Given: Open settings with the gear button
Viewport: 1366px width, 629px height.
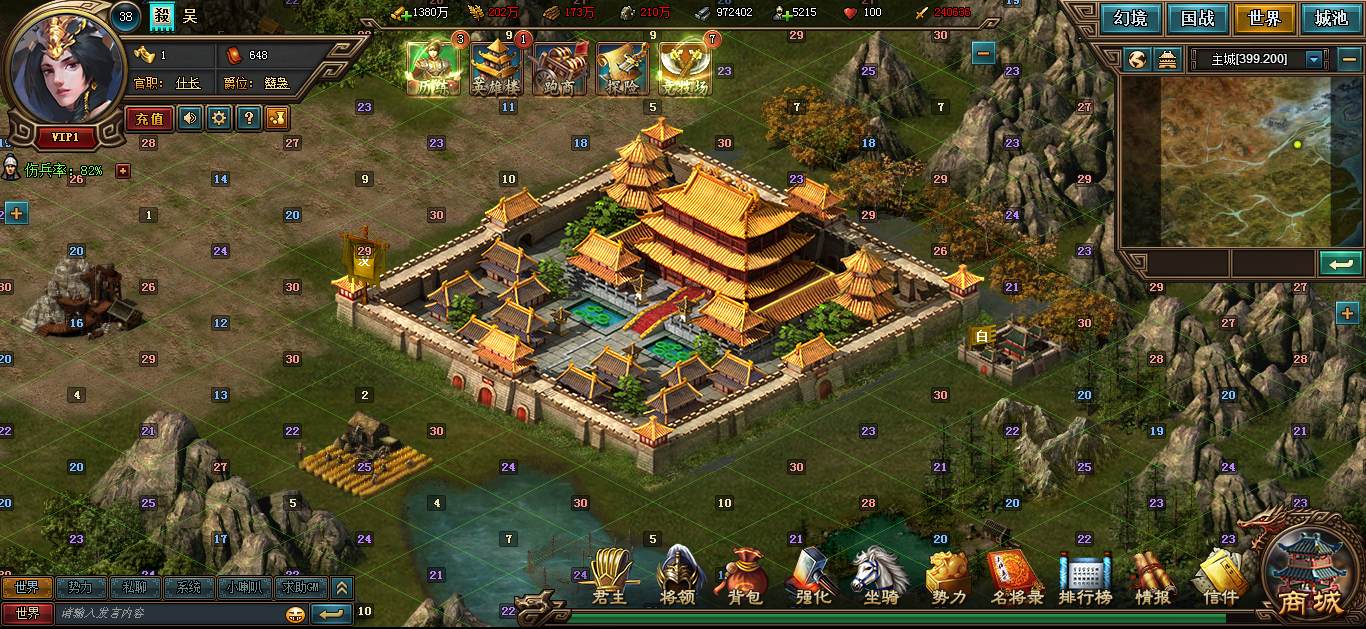Looking at the screenshot, I should pos(219,118).
